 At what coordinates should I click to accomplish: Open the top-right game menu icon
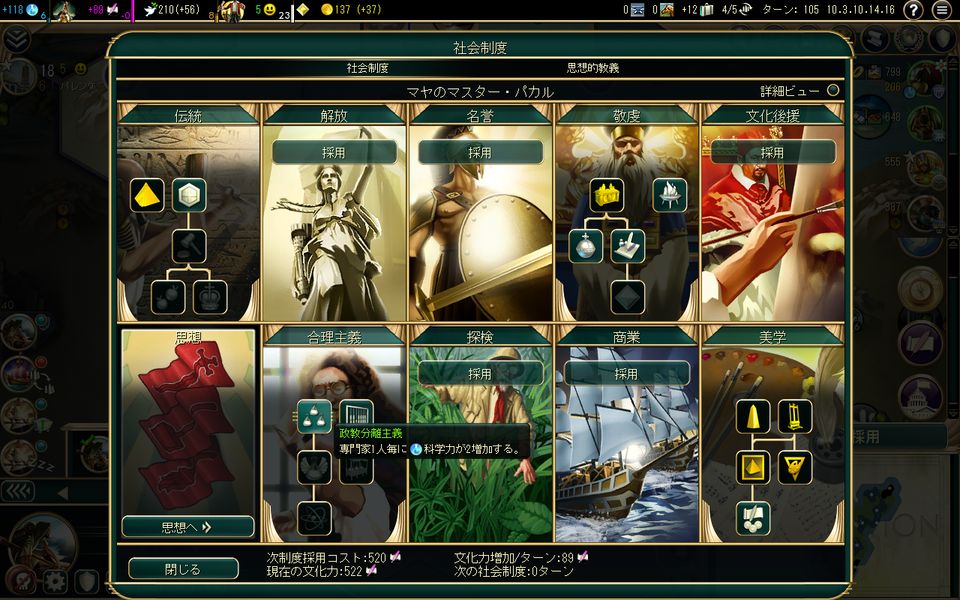click(x=941, y=10)
